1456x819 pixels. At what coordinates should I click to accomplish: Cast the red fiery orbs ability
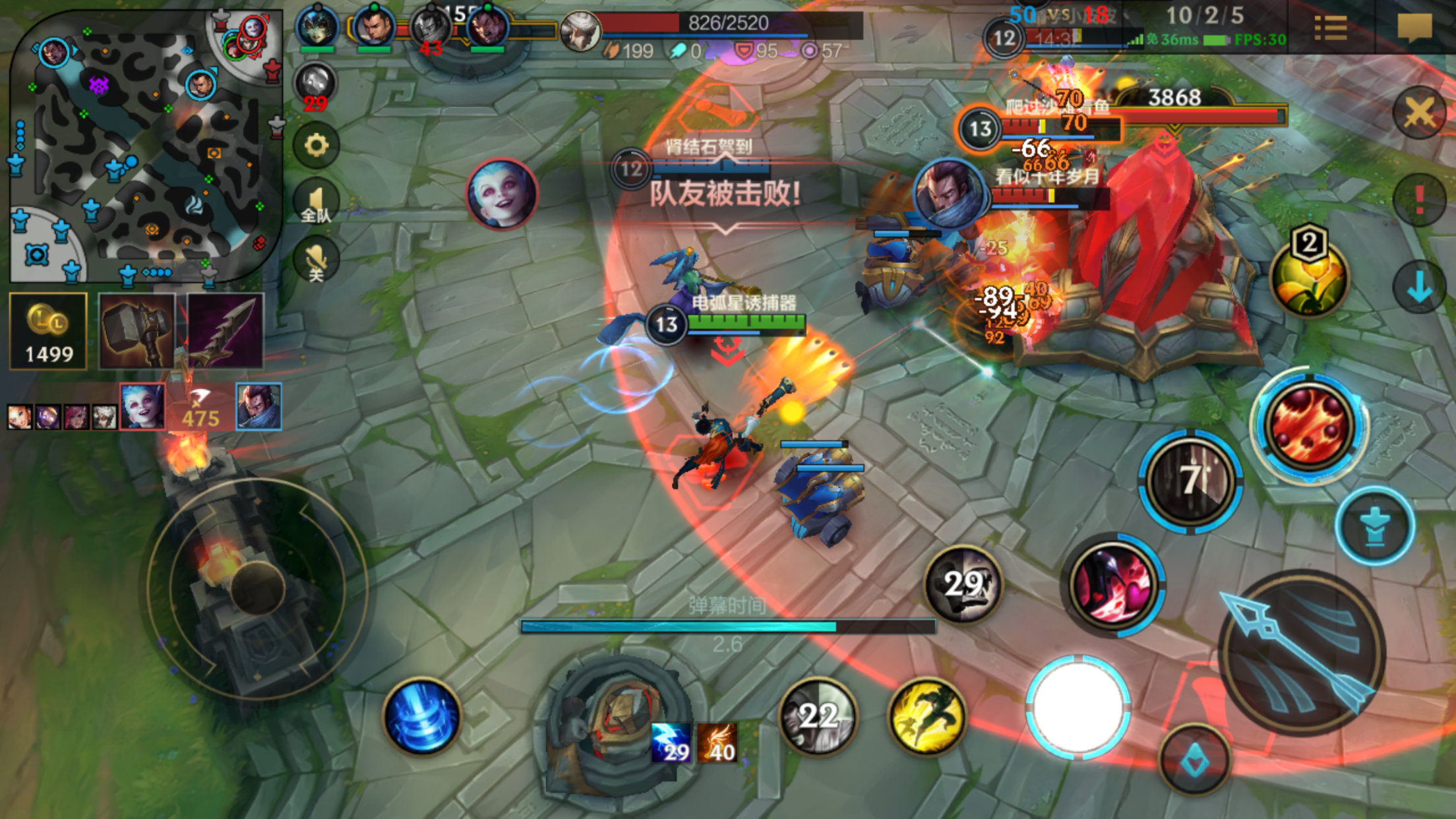pos(1309,425)
